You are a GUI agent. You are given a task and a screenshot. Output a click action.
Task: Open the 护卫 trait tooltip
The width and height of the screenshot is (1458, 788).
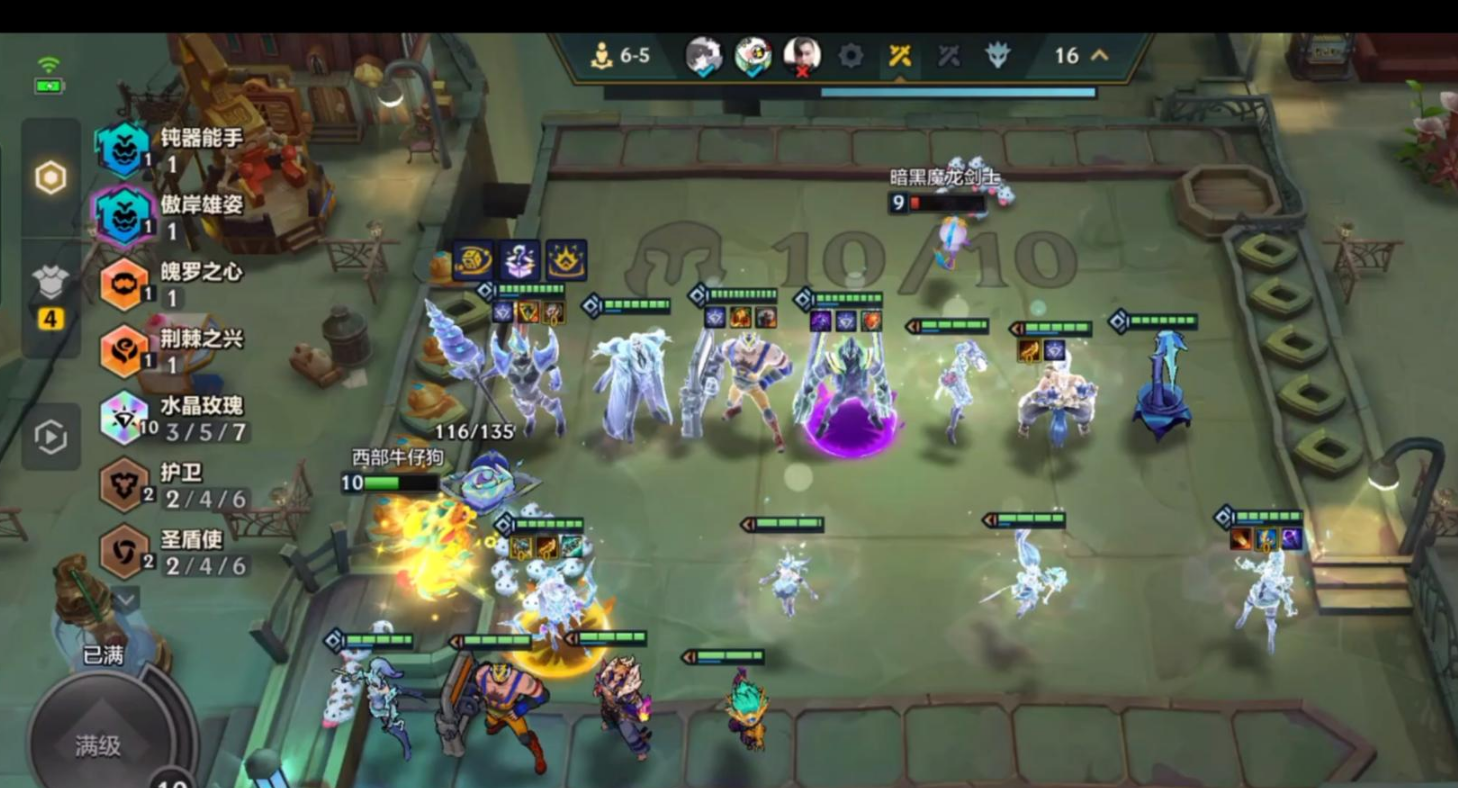pyautogui.click(x=124, y=484)
